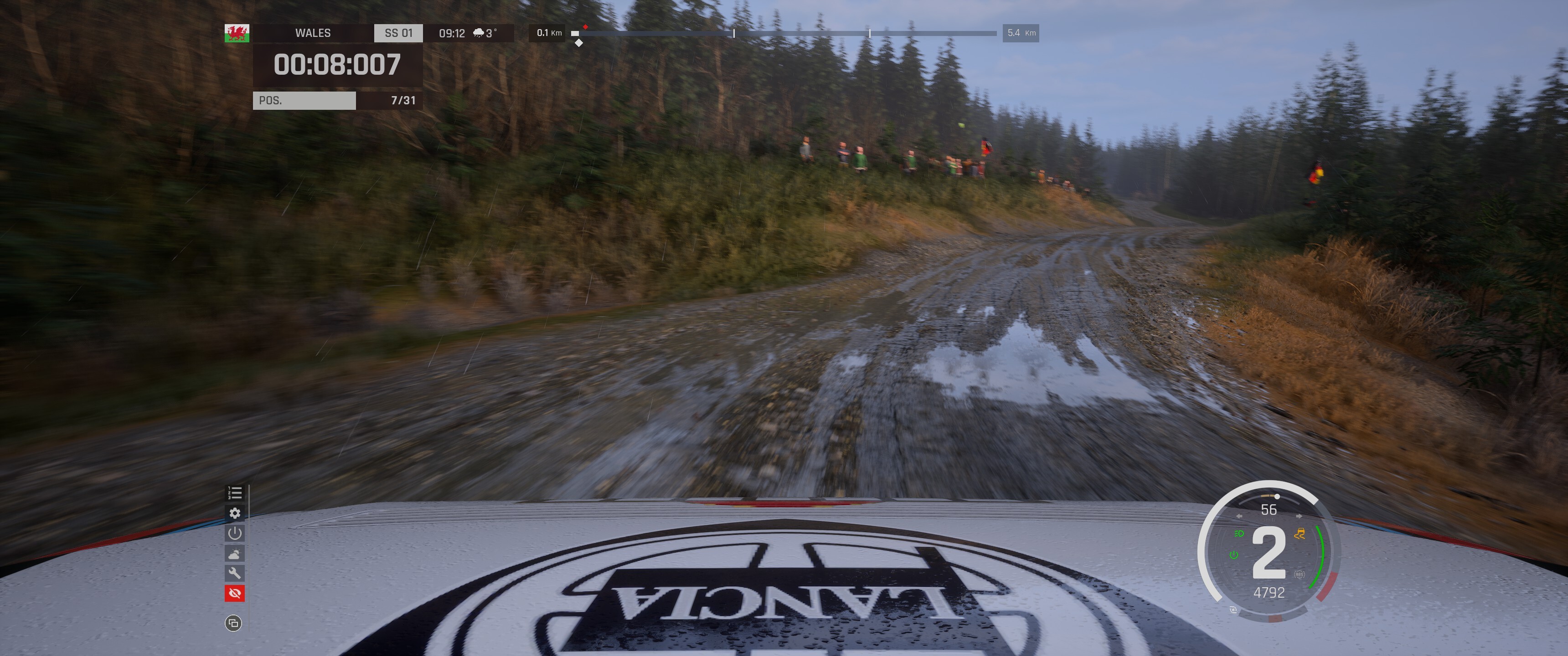Click the power symbol icon
The image size is (1568, 656).
click(235, 533)
